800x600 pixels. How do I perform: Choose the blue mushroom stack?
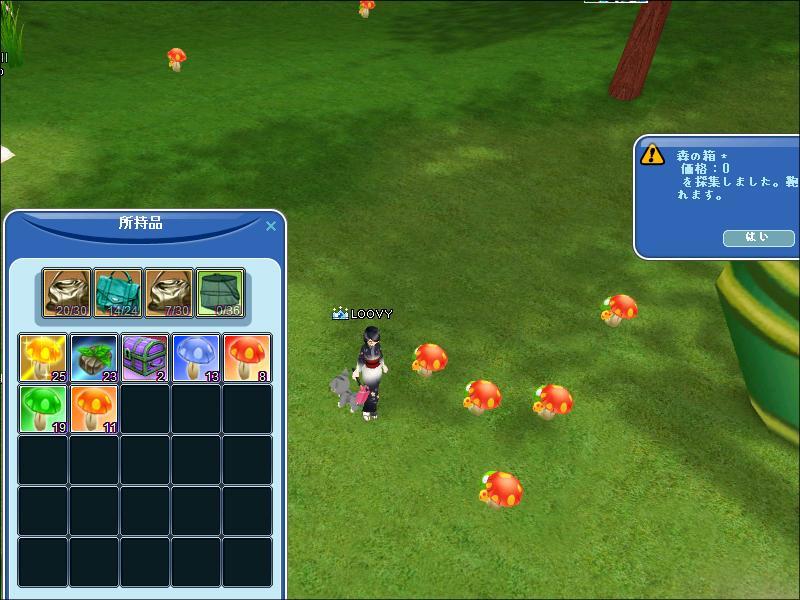[196, 358]
